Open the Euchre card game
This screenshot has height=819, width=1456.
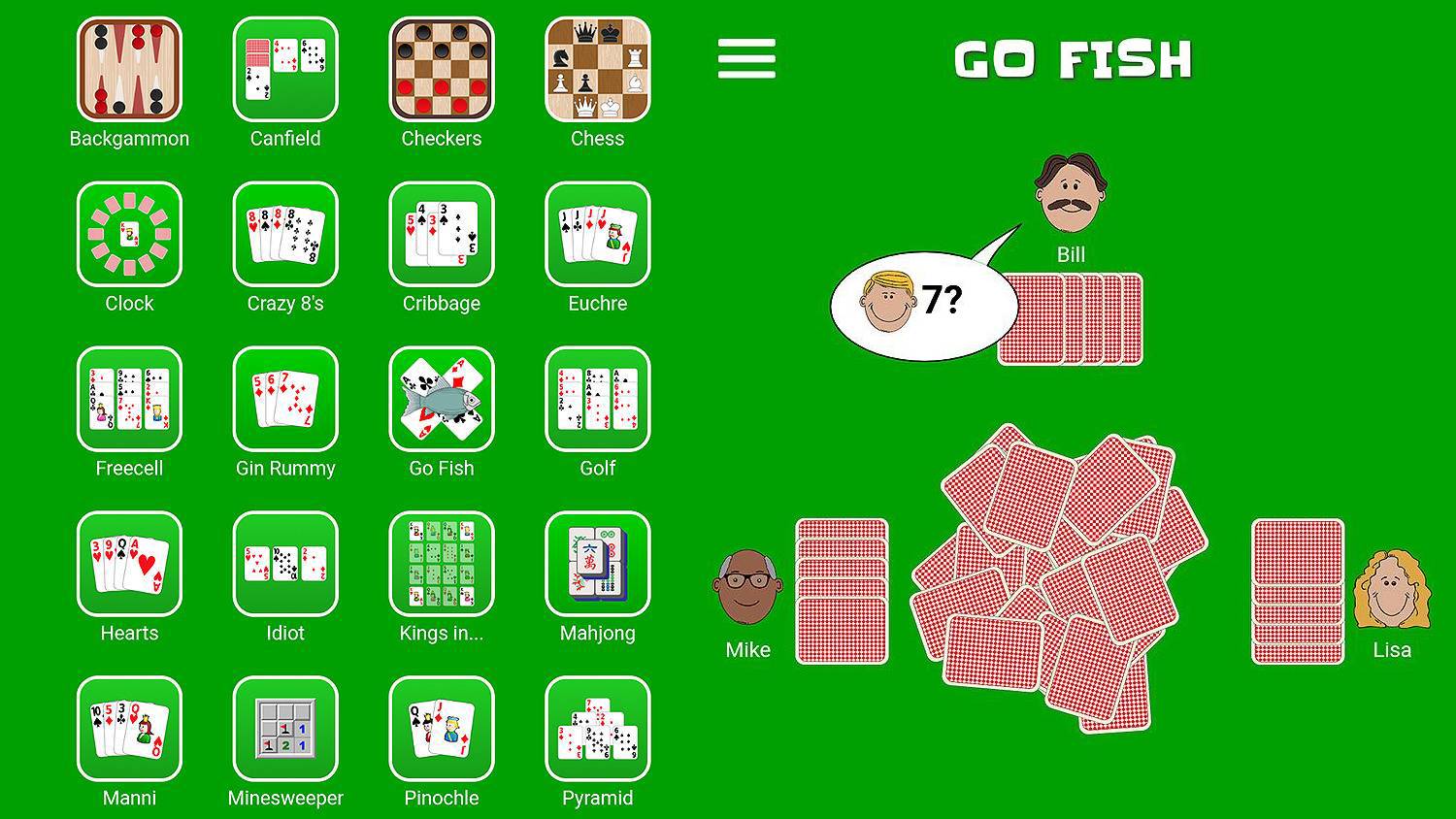(x=597, y=233)
